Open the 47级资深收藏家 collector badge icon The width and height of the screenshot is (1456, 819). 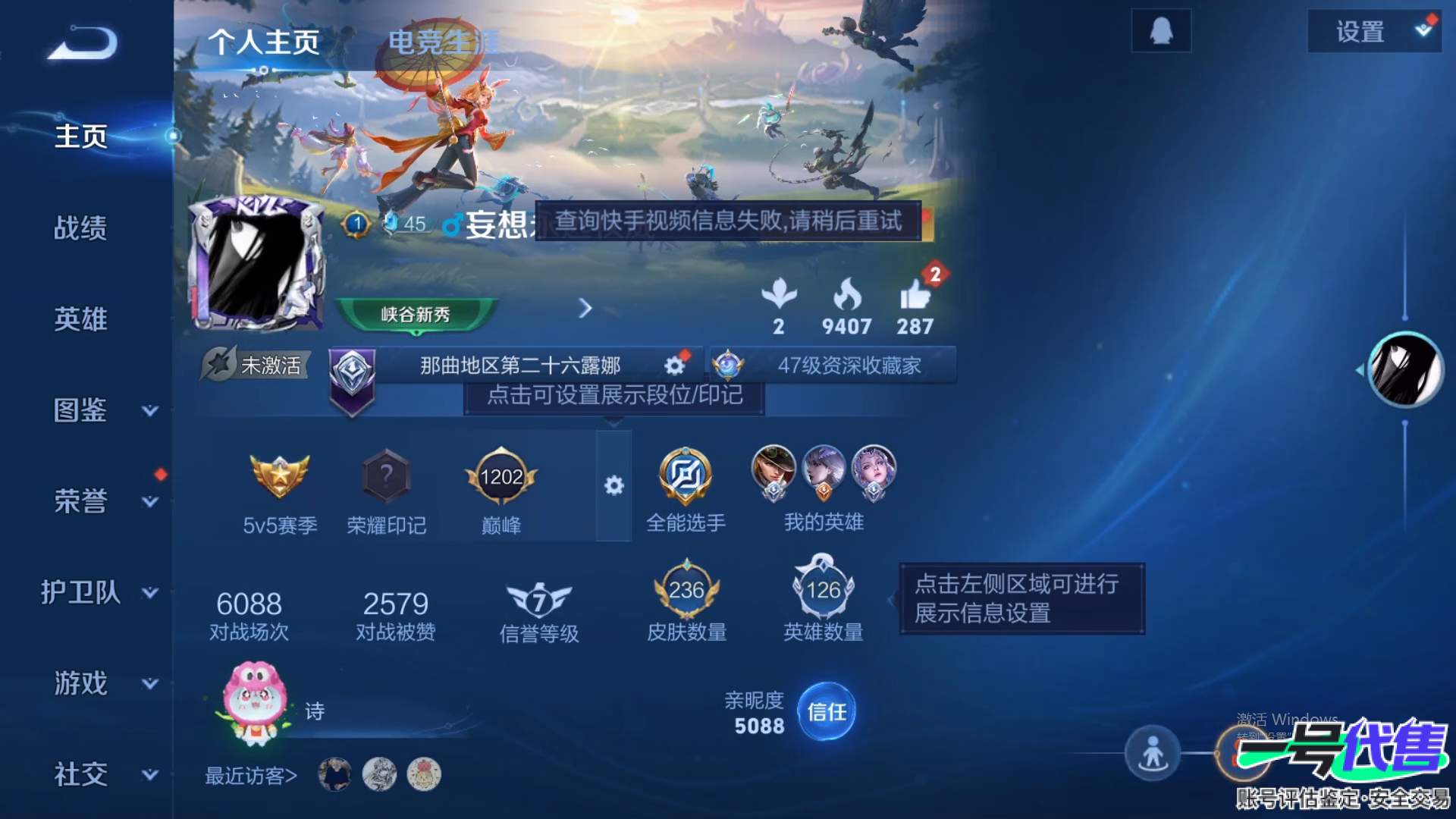730,365
